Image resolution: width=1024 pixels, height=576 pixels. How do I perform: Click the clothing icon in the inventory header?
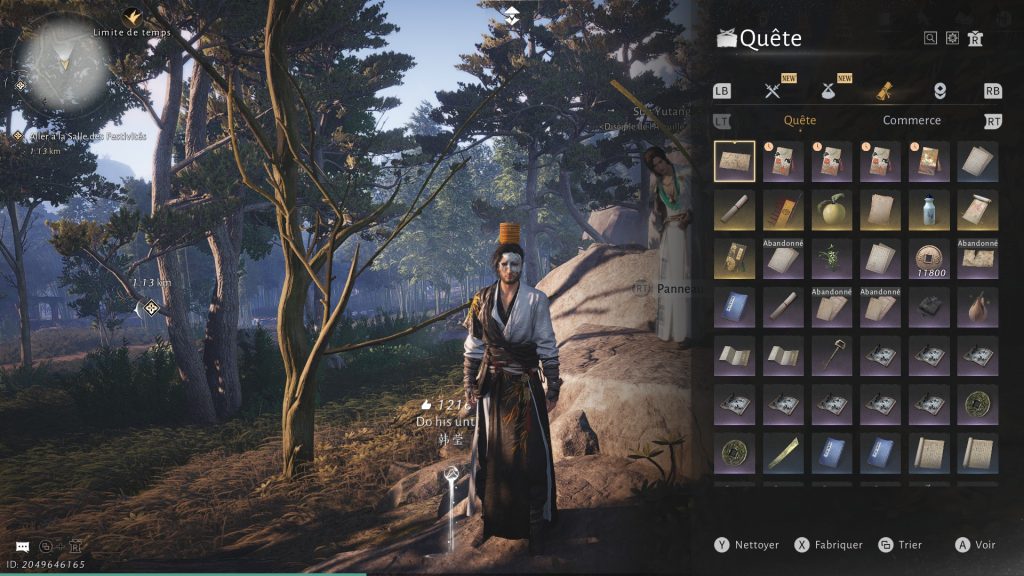click(x=975, y=38)
